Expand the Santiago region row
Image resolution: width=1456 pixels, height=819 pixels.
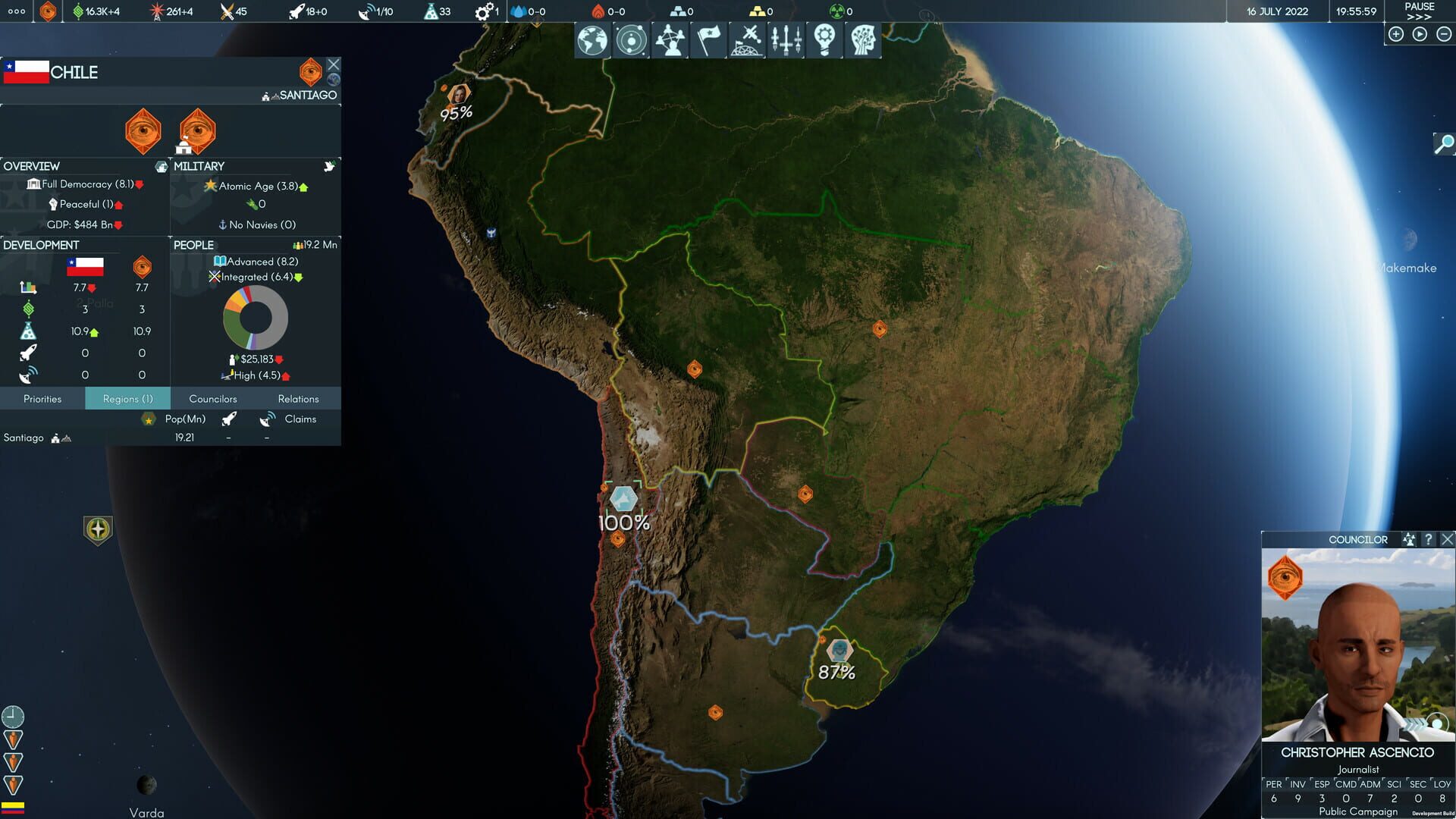click(23, 437)
